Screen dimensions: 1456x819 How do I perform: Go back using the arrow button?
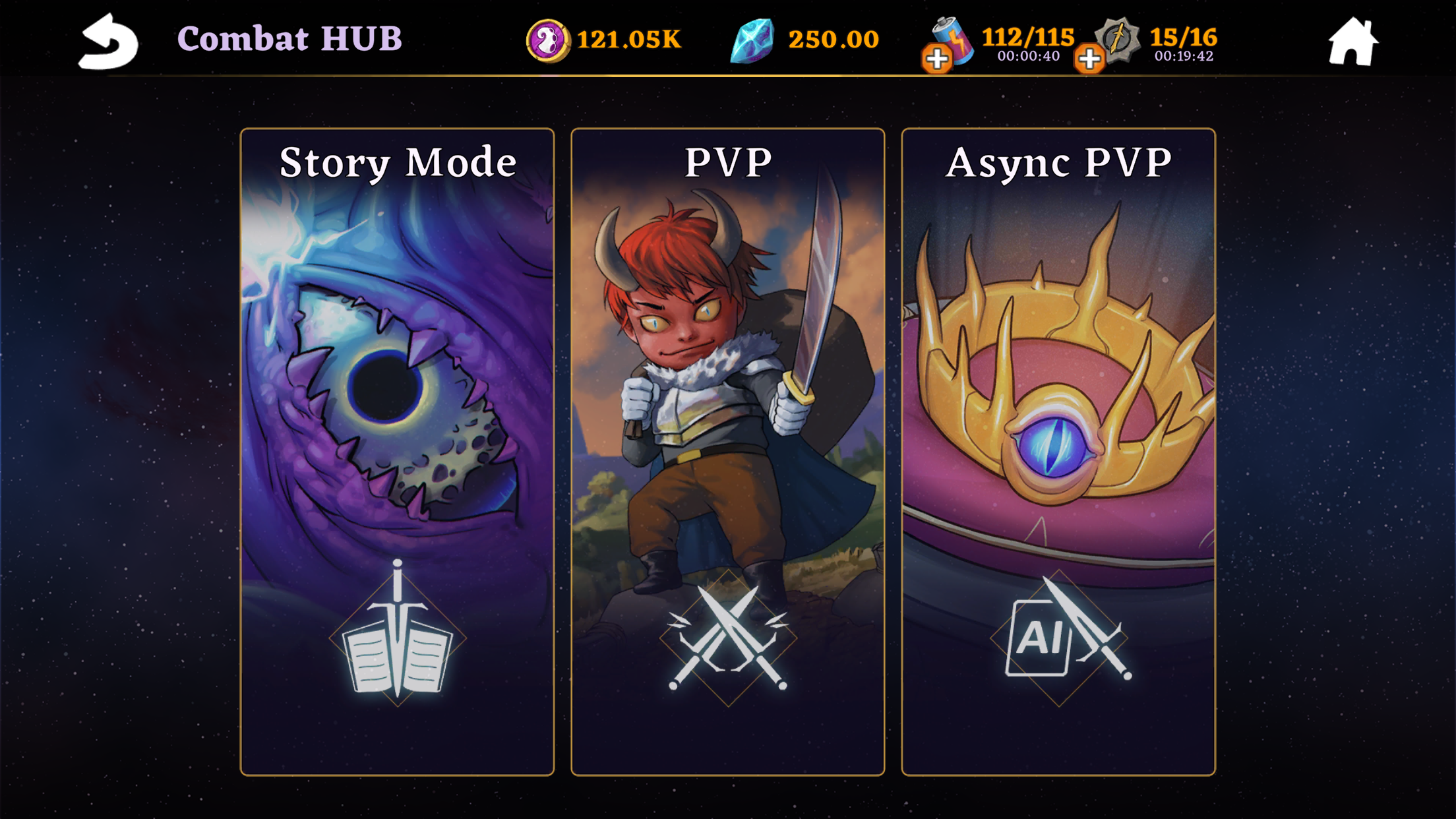108,42
